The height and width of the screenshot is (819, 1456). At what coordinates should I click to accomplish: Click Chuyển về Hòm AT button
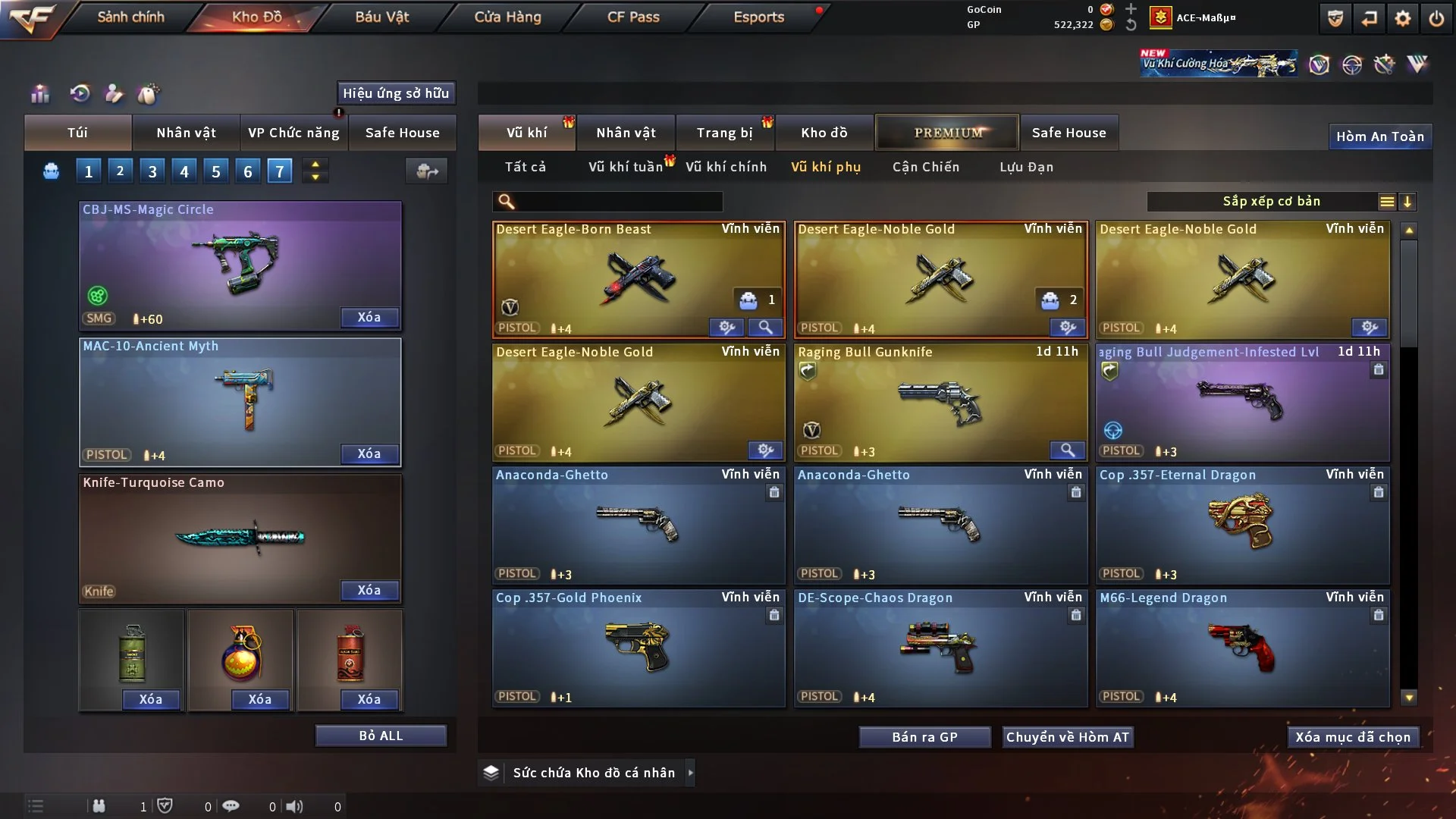point(1067,737)
